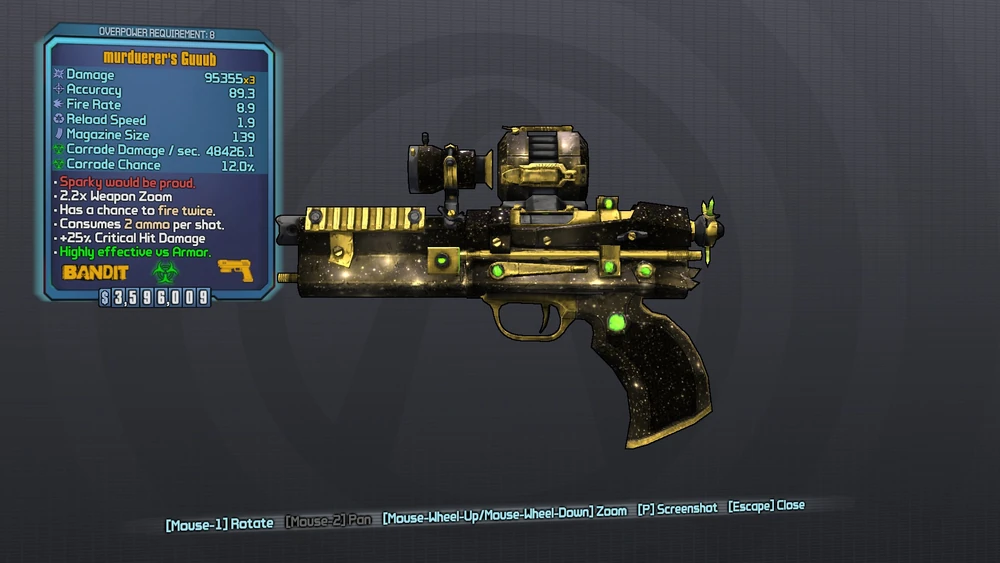This screenshot has width=1000, height=563.
Task: Close the weapon inspection view
Action: tap(766, 506)
